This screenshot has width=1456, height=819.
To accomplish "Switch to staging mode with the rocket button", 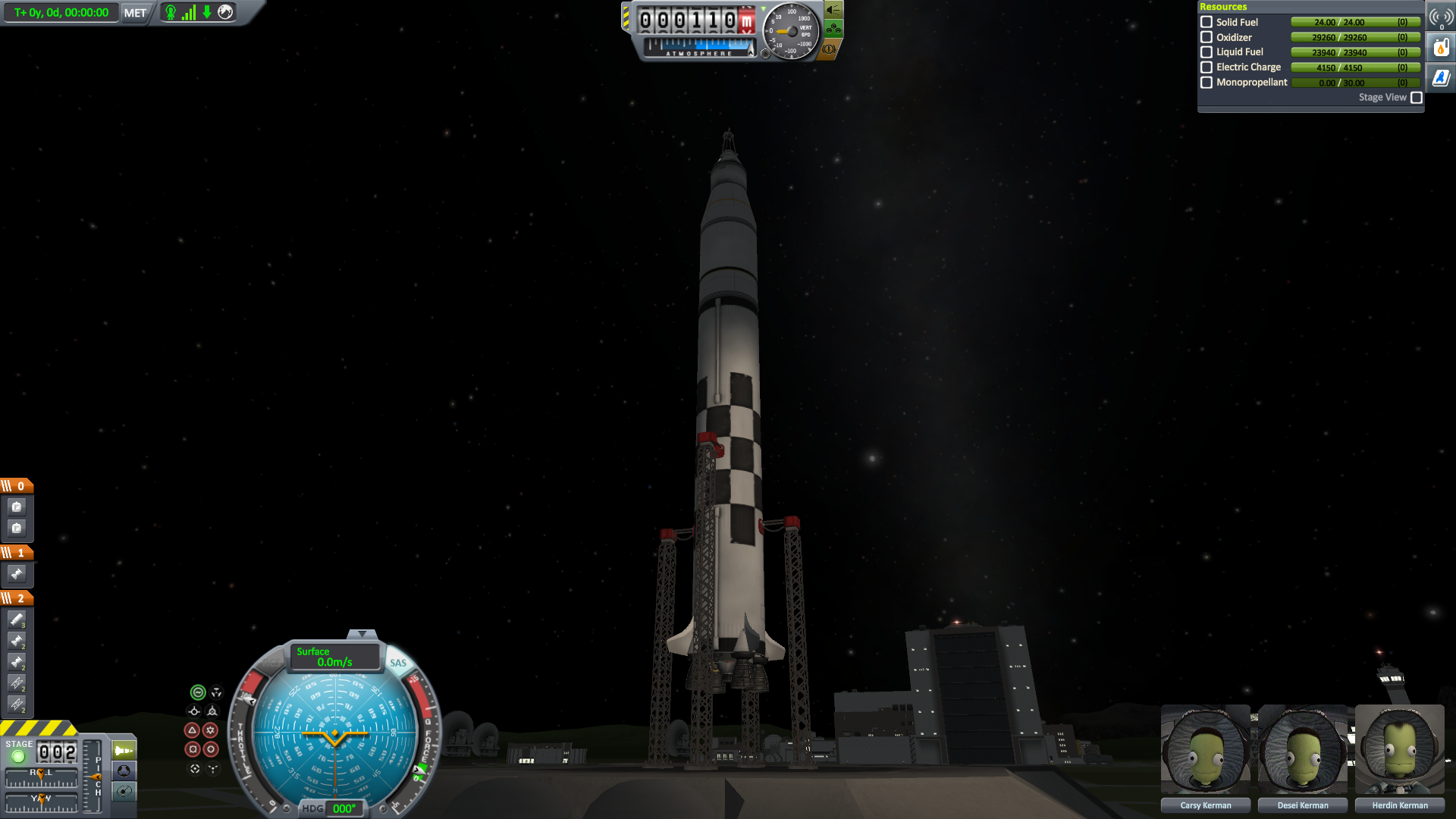I will tap(123, 751).
